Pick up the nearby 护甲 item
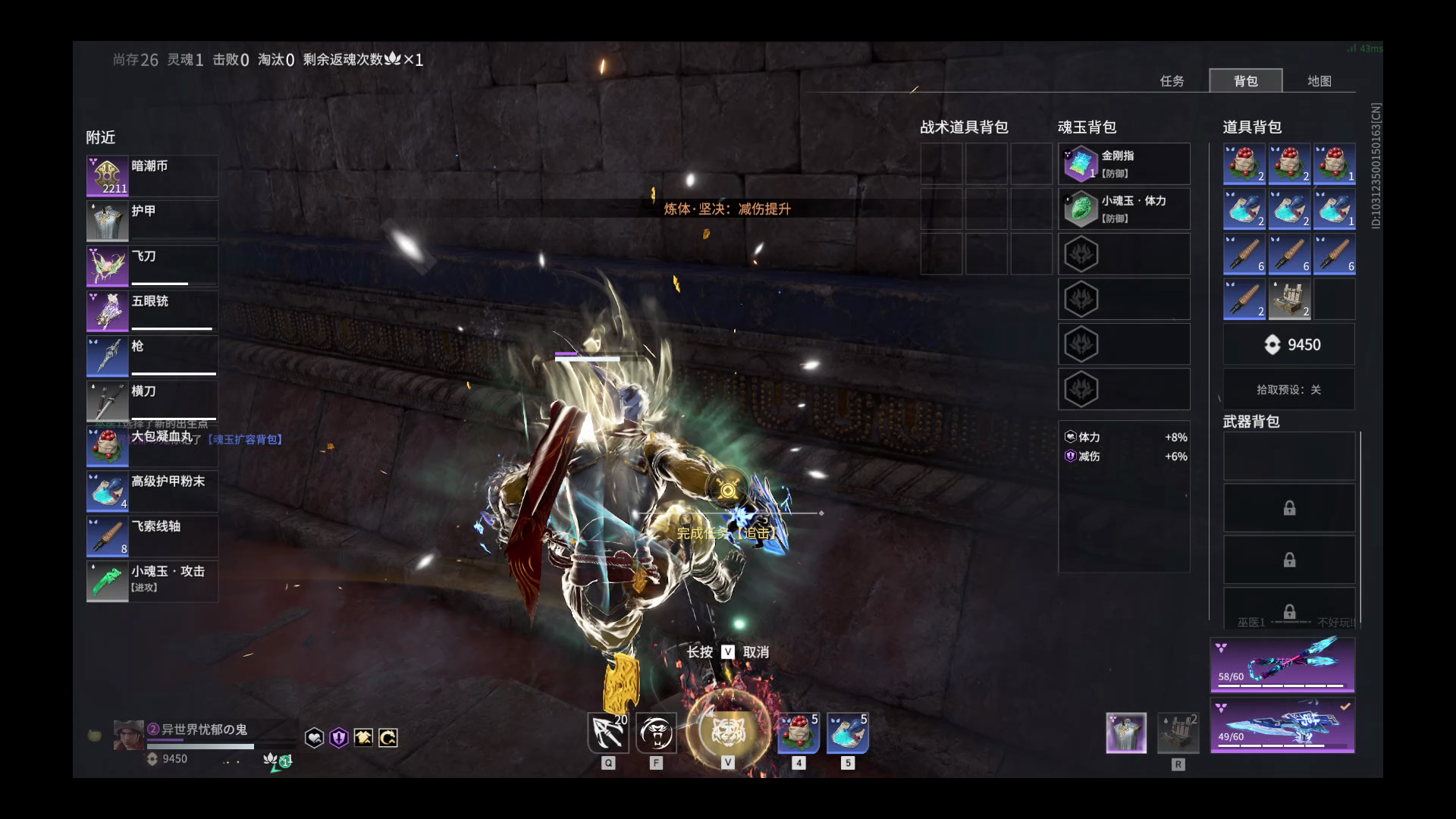 (x=152, y=221)
